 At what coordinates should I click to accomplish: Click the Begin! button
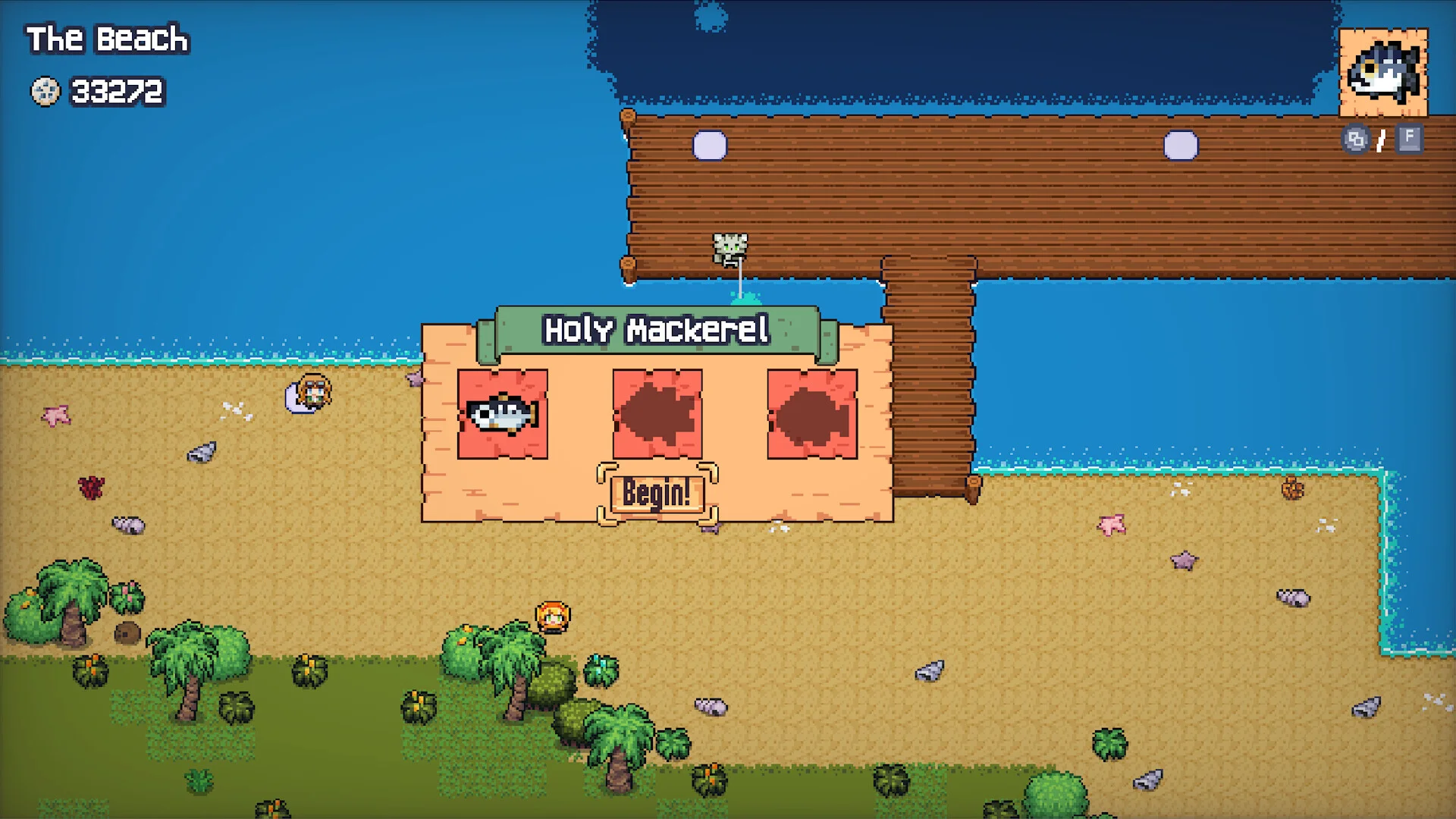(657, 494)
